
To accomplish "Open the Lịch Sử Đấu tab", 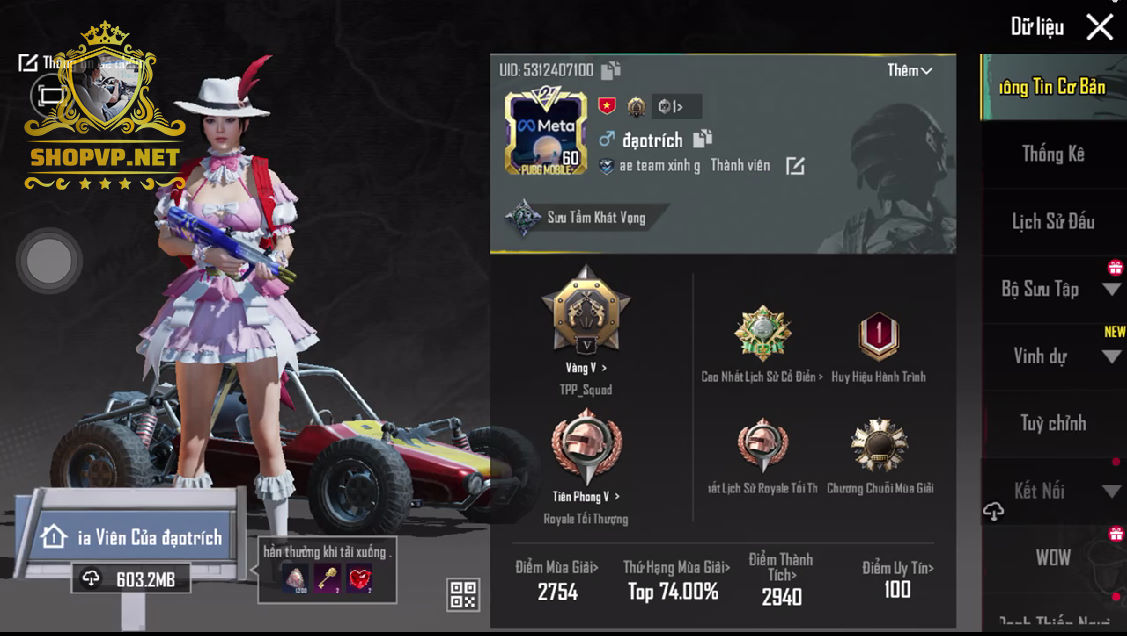I will click(1052, 221).
